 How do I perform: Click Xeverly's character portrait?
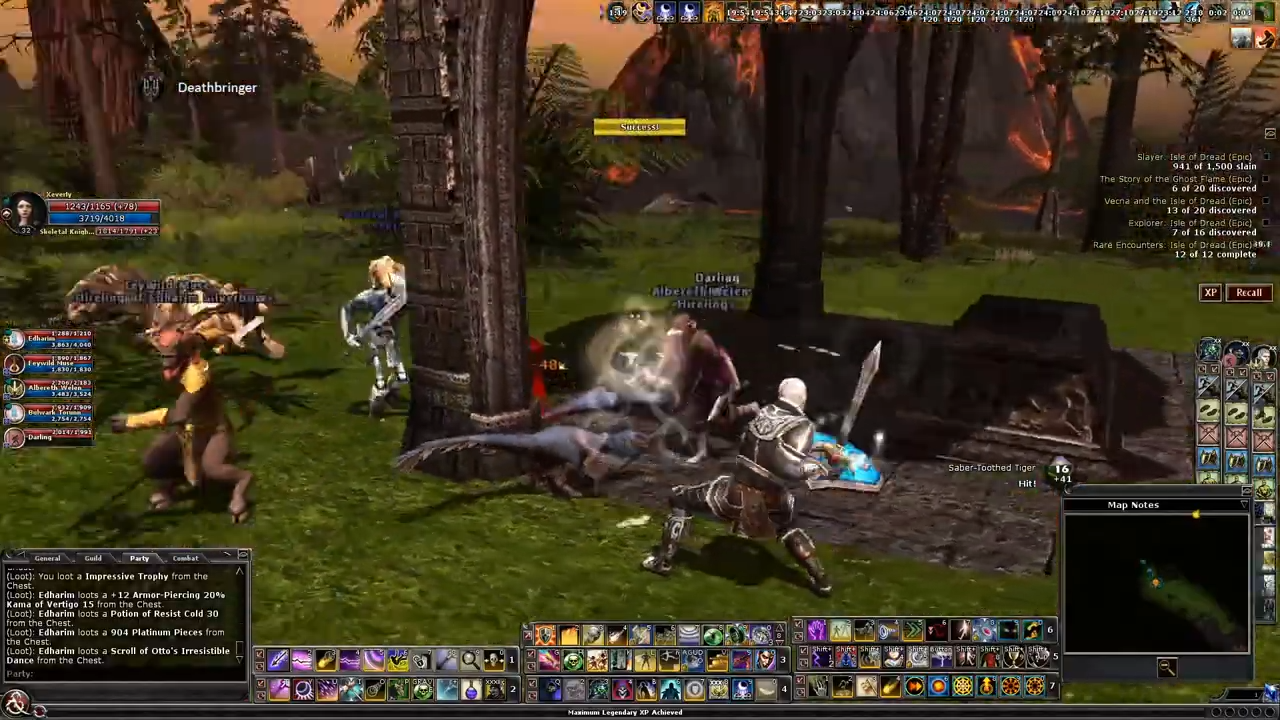[25, 210]
